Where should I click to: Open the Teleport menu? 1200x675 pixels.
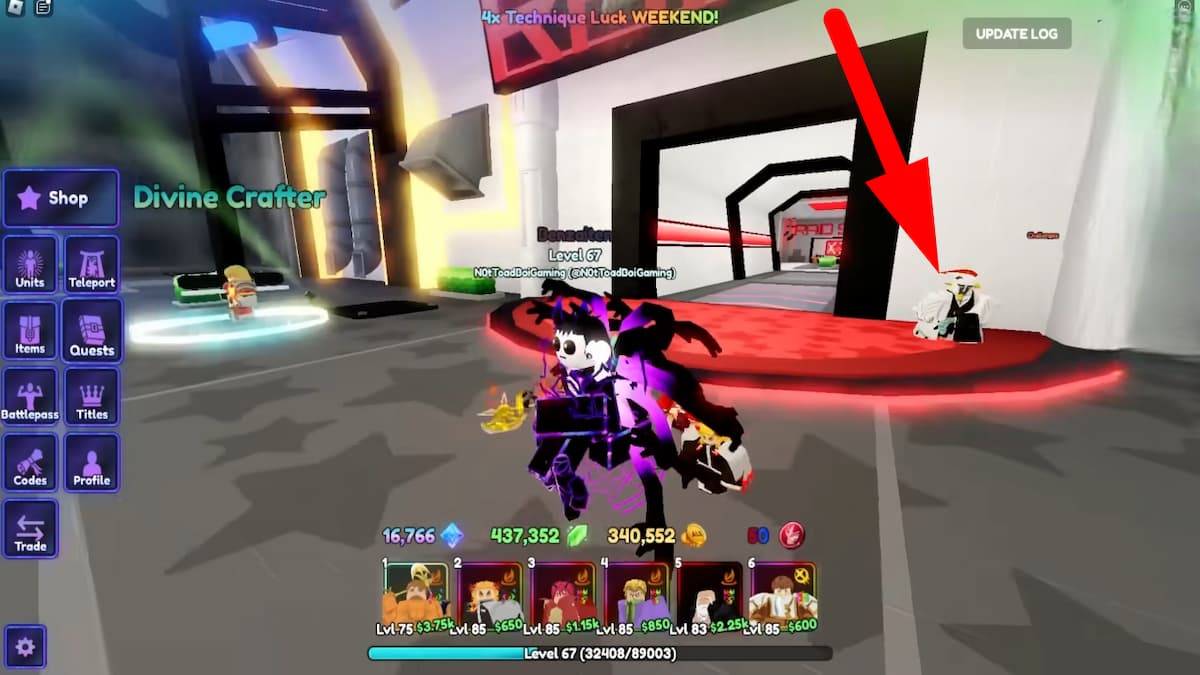tap(92, 265)
